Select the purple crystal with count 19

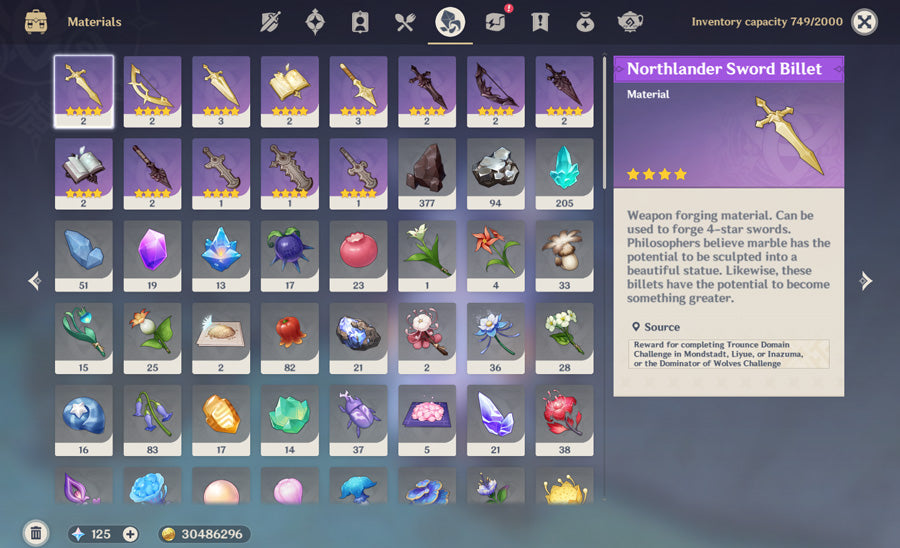pos(152,255)
